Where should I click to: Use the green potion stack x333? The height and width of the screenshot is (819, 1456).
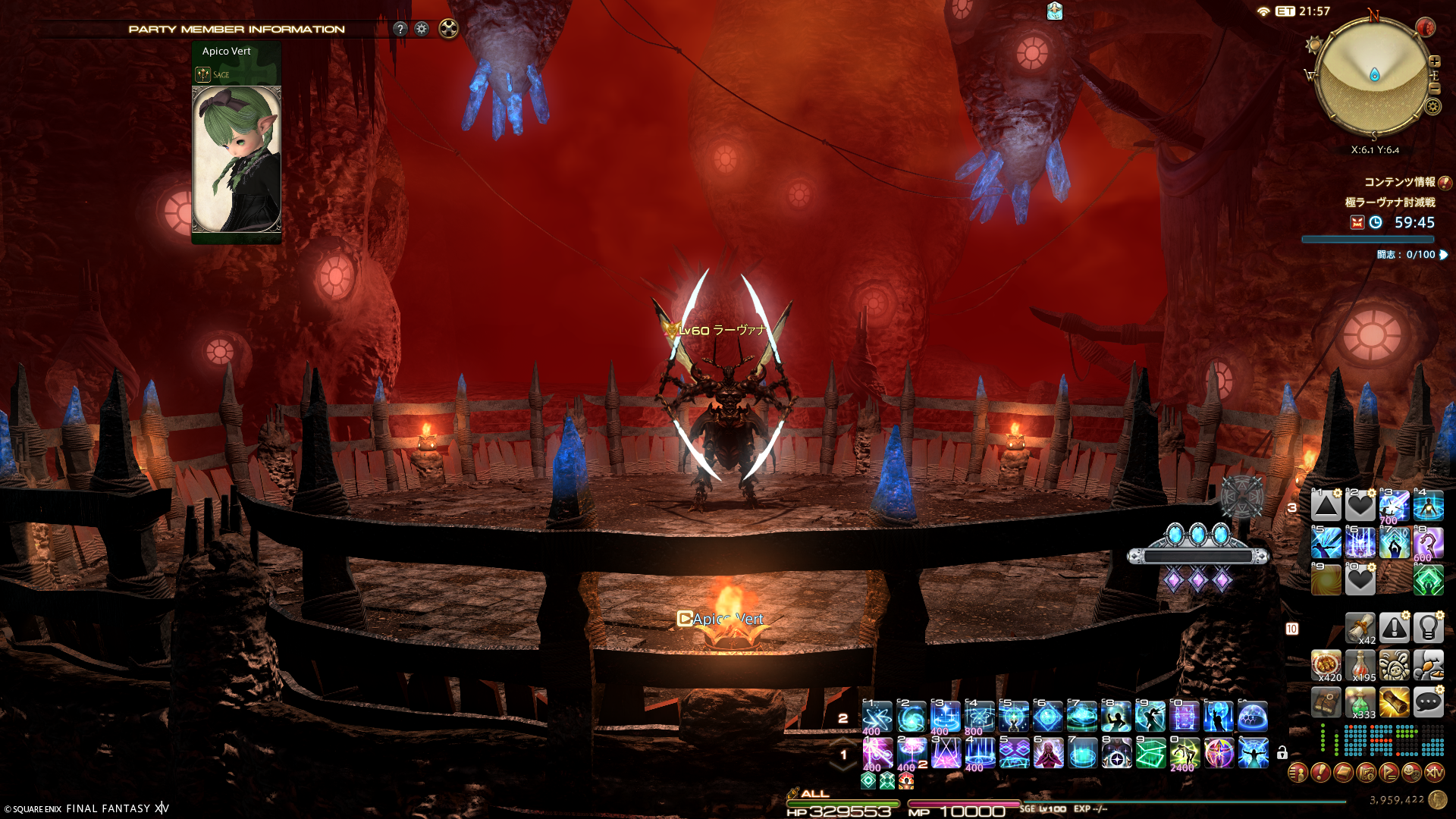[1360, 703]
